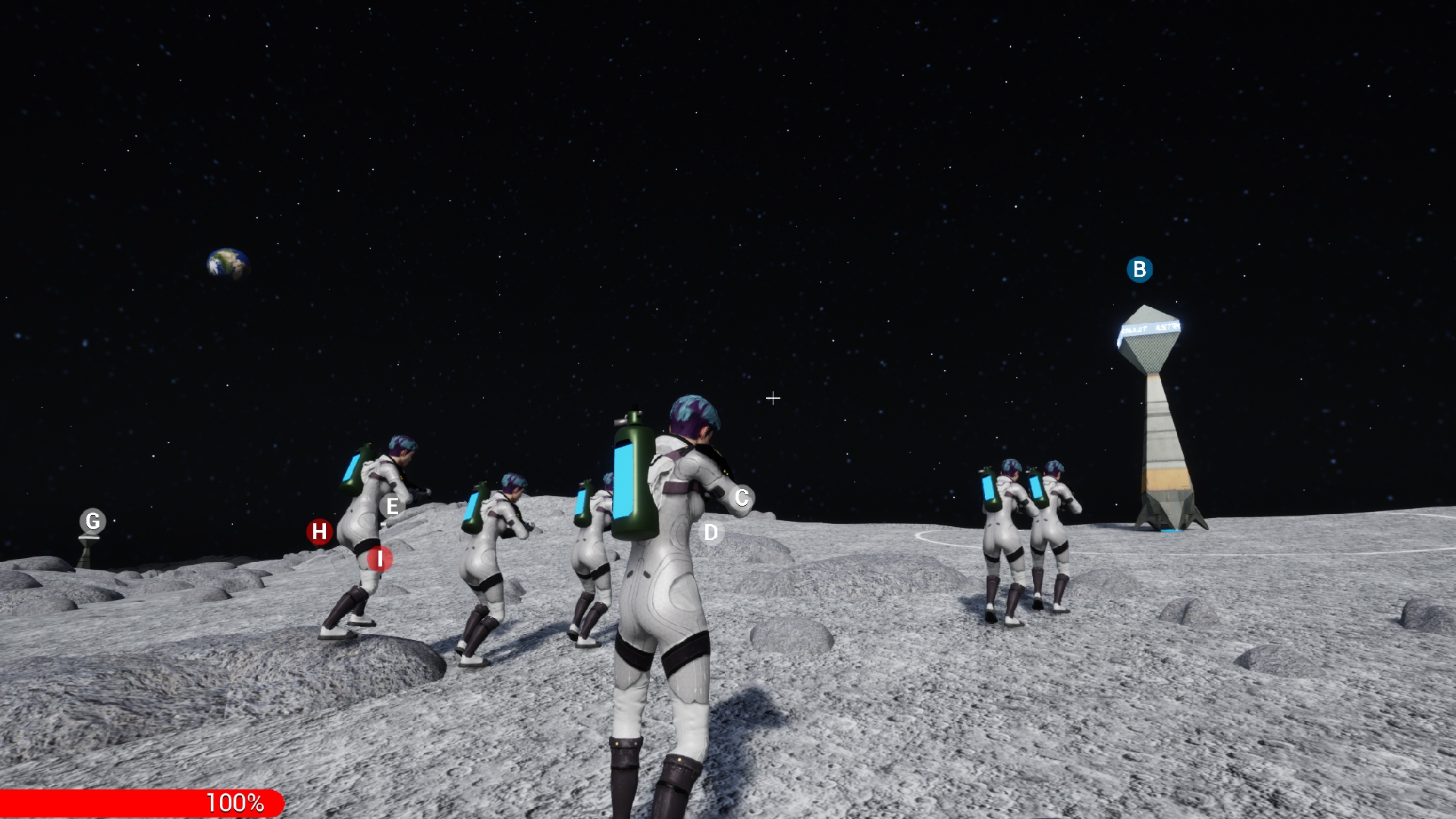
Task: Click the gray marker E beside the climbing astronaut
Action: click(392, 507)
